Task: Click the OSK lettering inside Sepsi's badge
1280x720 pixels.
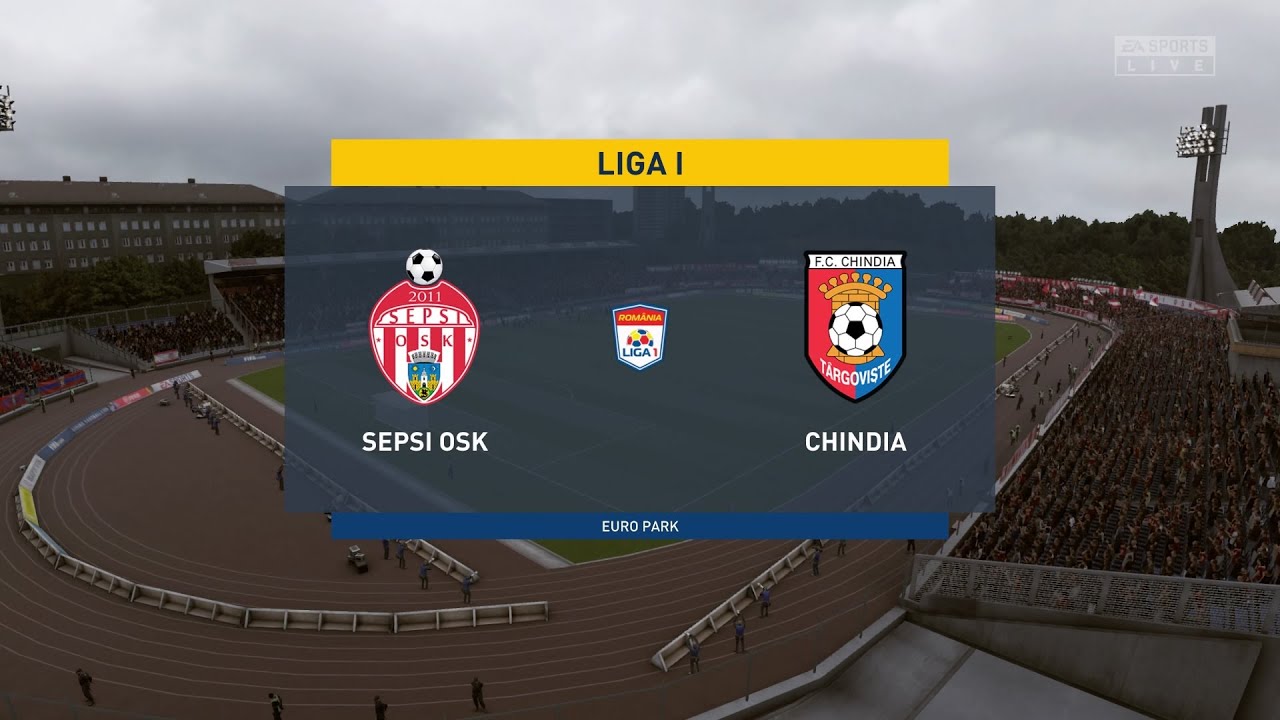Action: point(424,340)
